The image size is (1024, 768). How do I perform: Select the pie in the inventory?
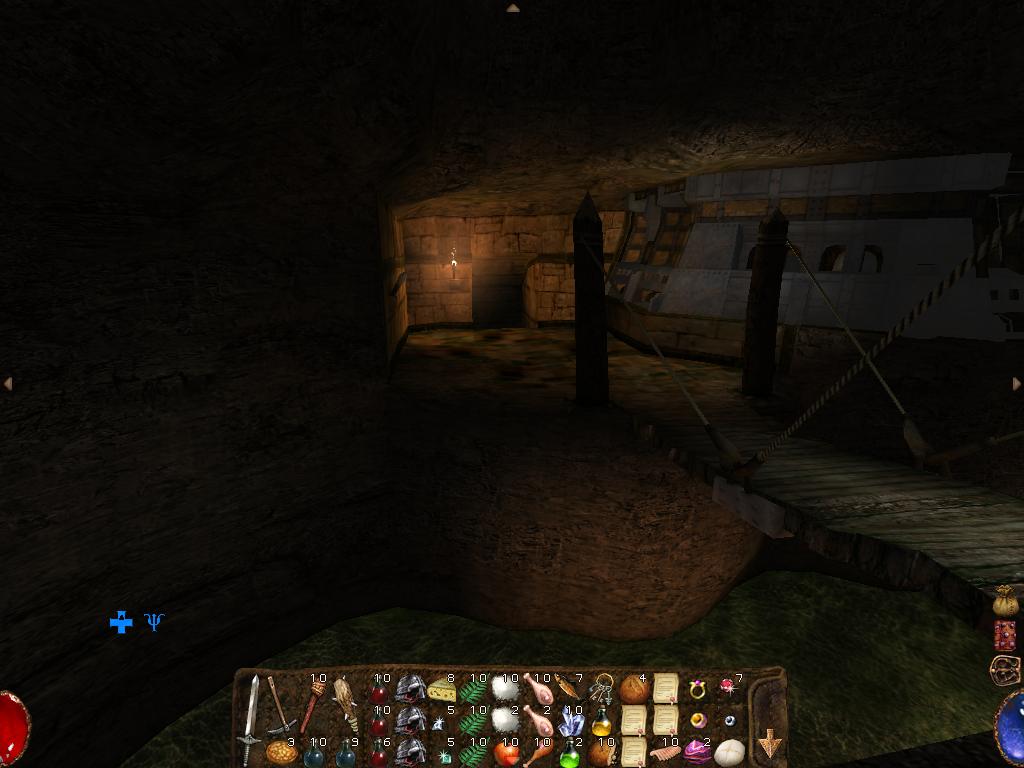click(281, 752)
